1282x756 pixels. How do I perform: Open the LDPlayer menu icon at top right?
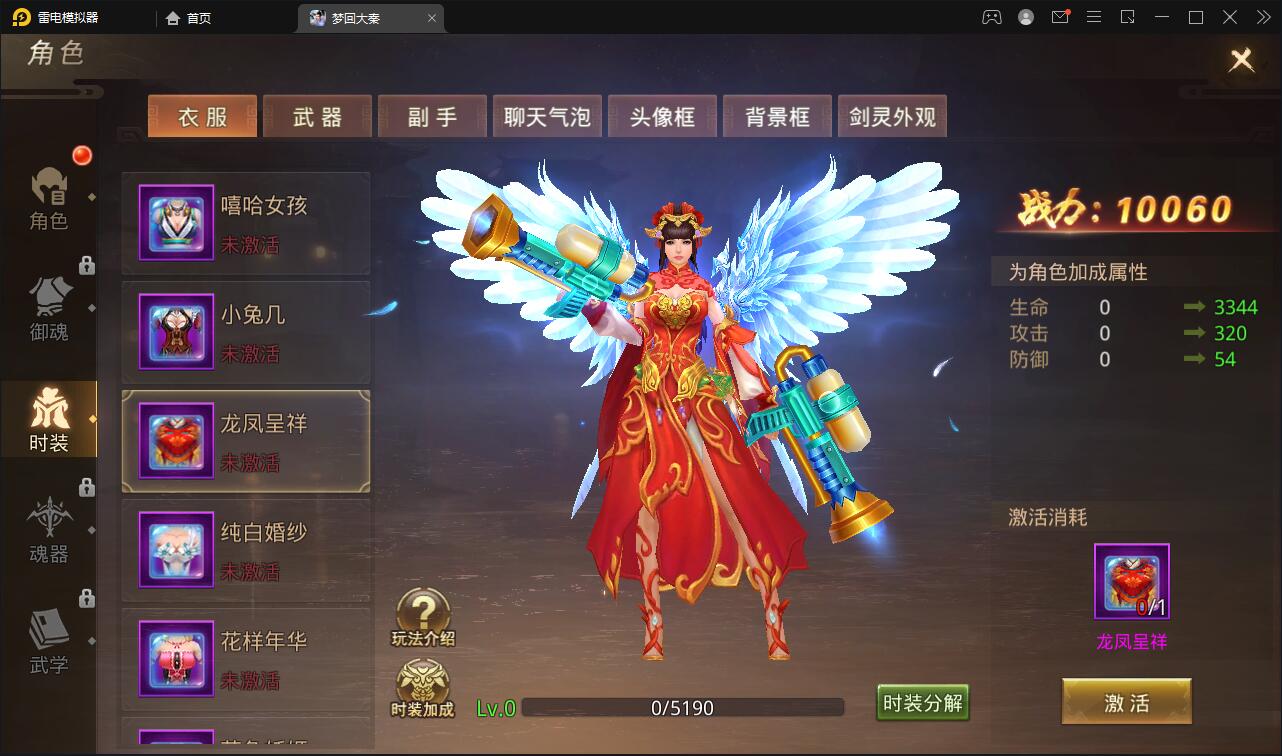click(1094, 17)
